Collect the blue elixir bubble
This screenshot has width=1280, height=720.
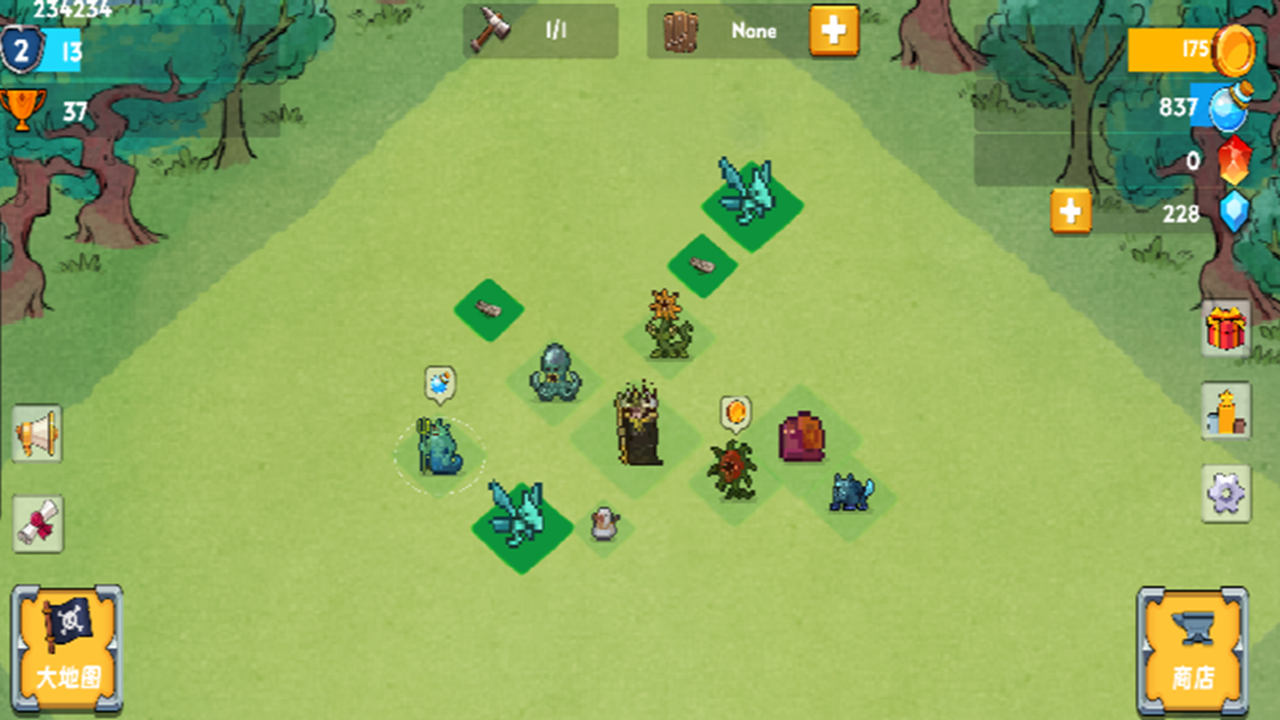coord(440,383)
